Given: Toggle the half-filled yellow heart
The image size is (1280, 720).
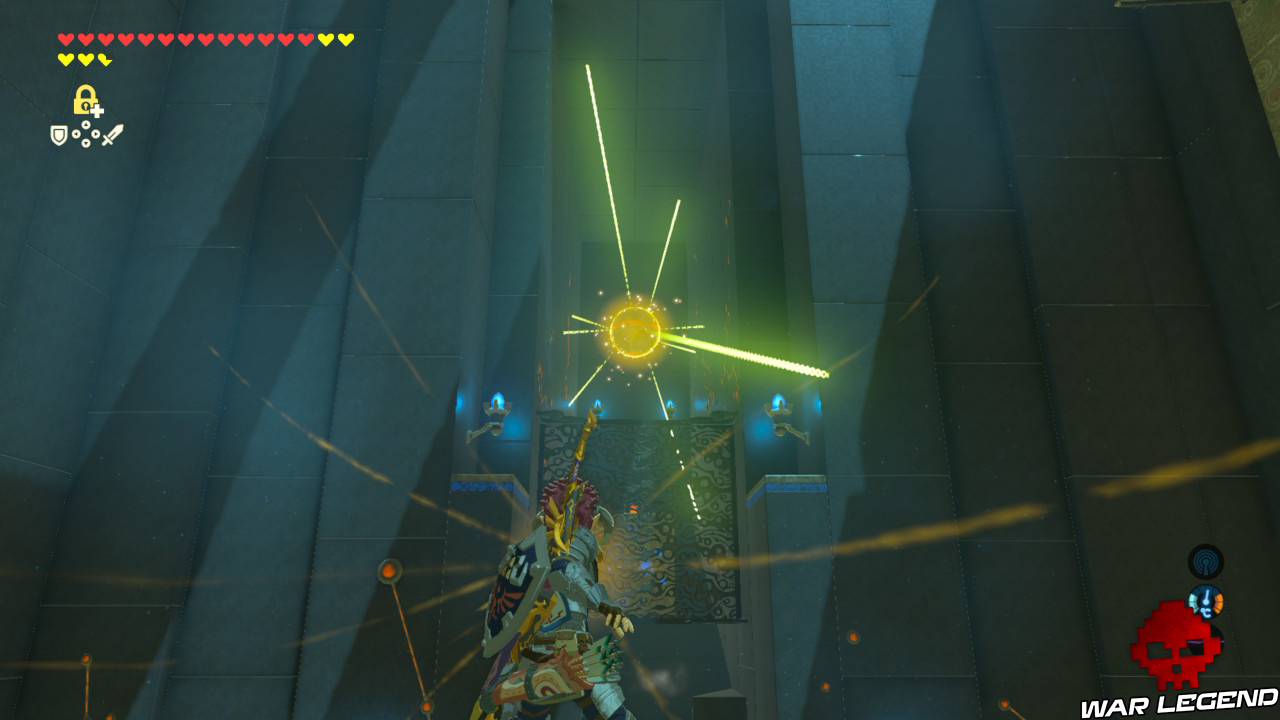Looking at the screenshot, I should [106, 59].
